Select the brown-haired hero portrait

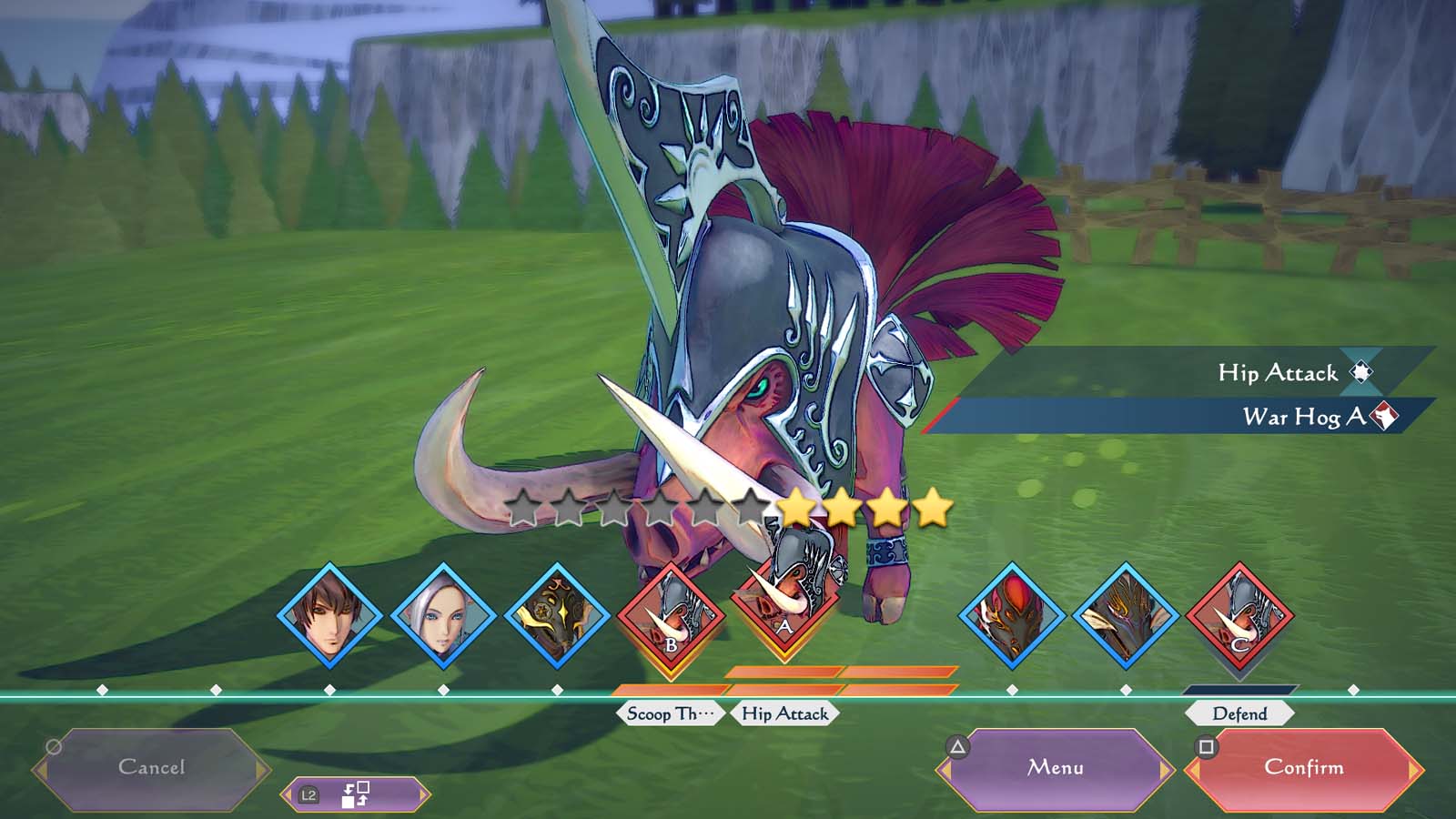(329, 616)
